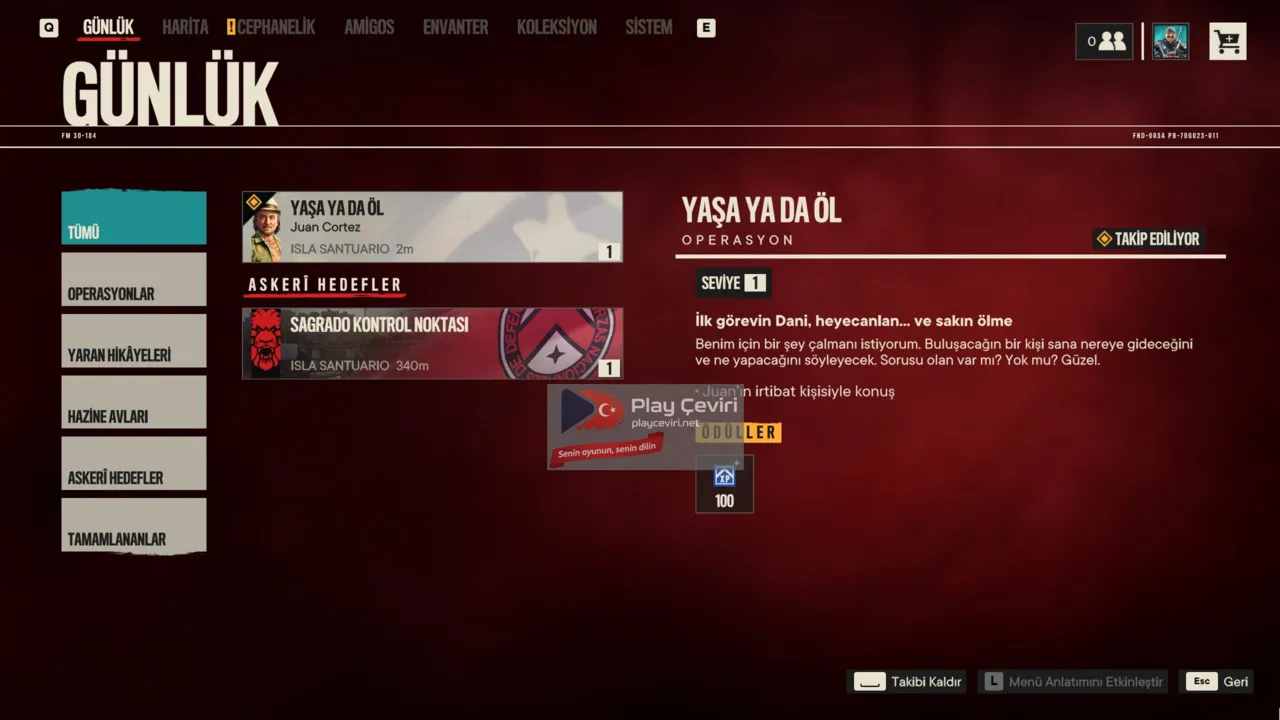Open the shopping cart store
This screenshot has width=1280, height=720.
pyautogui.click(x=1227, y=41)
